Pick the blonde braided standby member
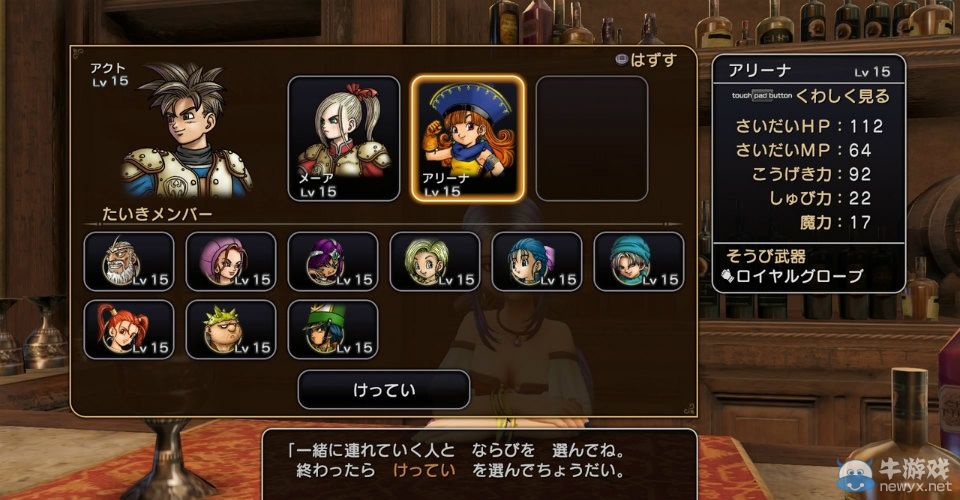 (x=435, y=262)
